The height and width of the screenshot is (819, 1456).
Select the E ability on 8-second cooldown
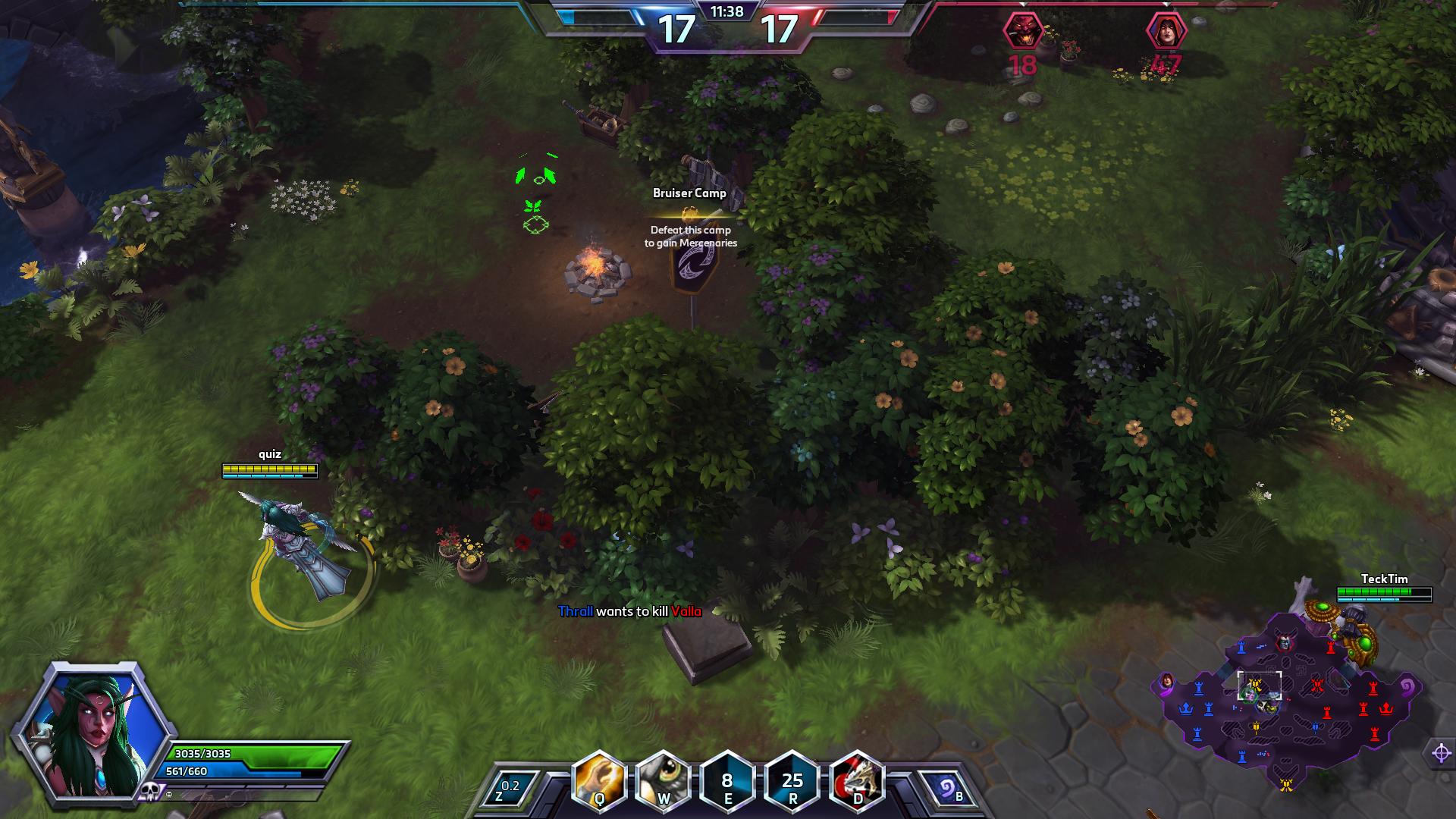point(727,781)
